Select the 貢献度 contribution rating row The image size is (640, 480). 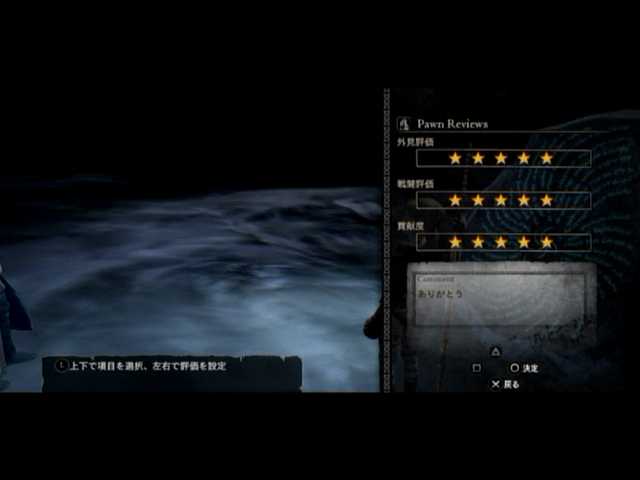pyautogui.click(x=503, y=242)
